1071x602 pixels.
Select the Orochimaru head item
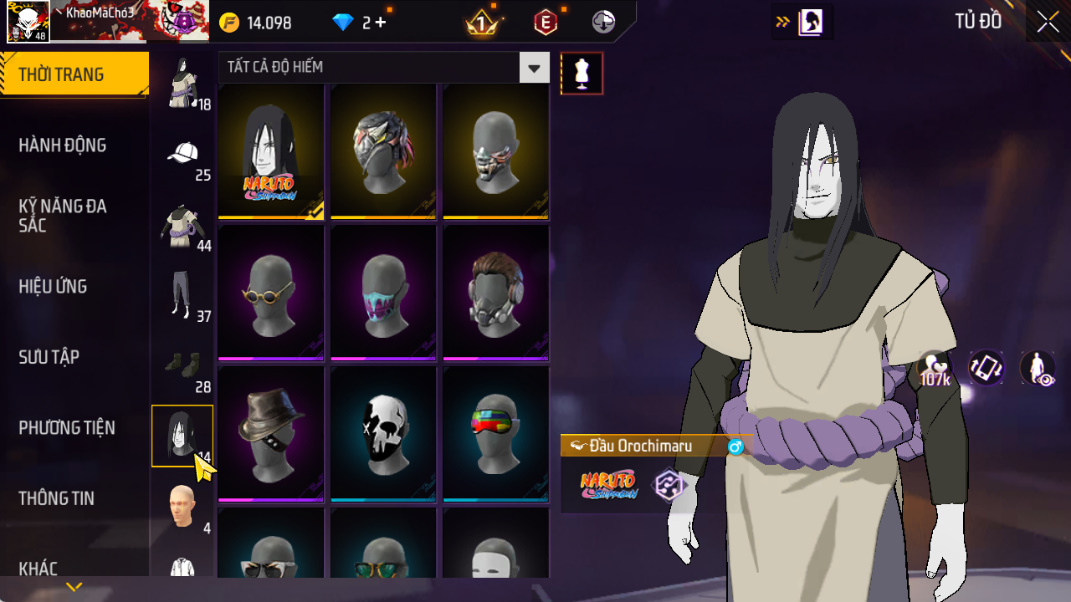point(271,150)
